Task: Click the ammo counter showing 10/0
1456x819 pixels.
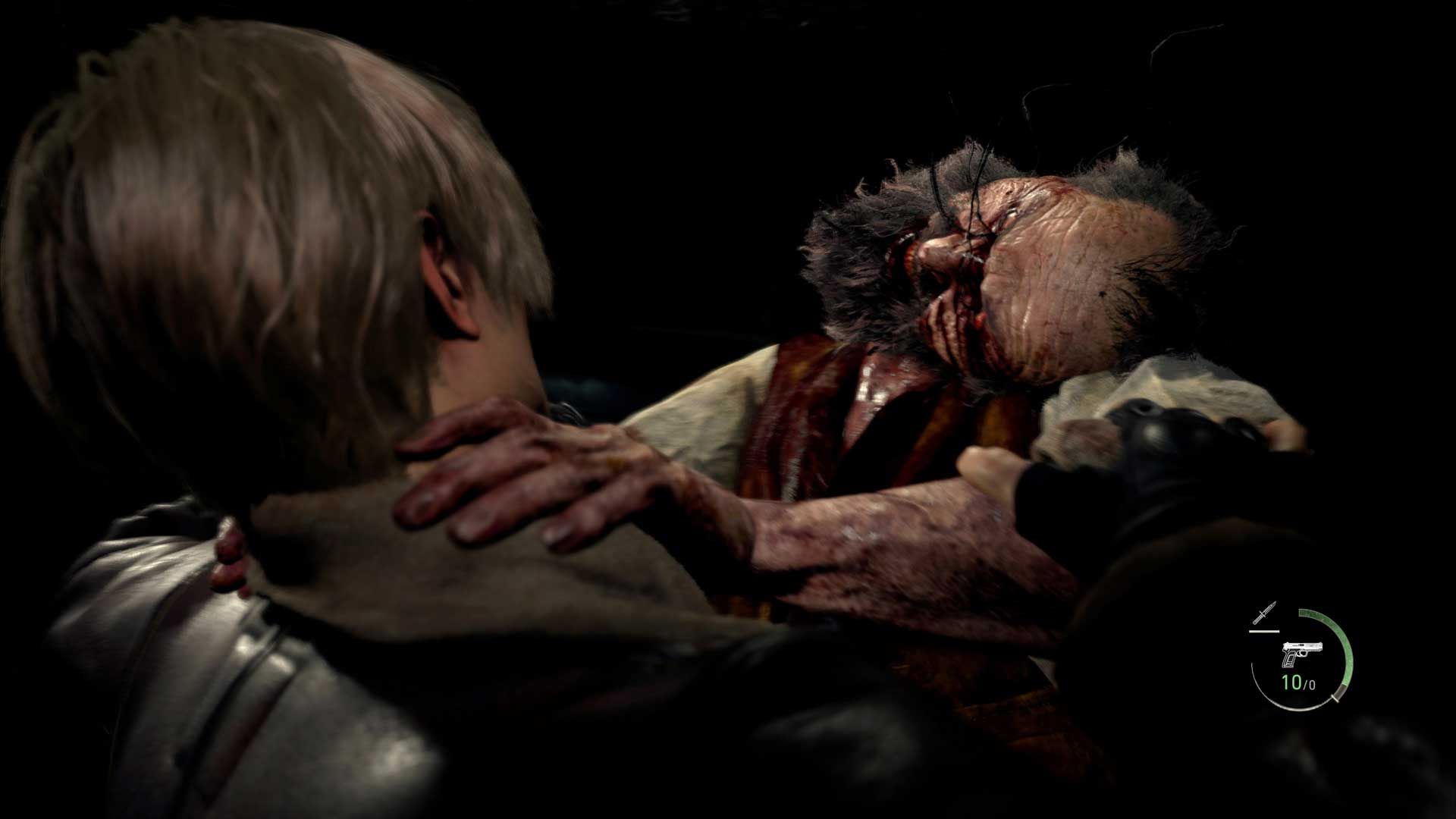Action: point(1299,682)
